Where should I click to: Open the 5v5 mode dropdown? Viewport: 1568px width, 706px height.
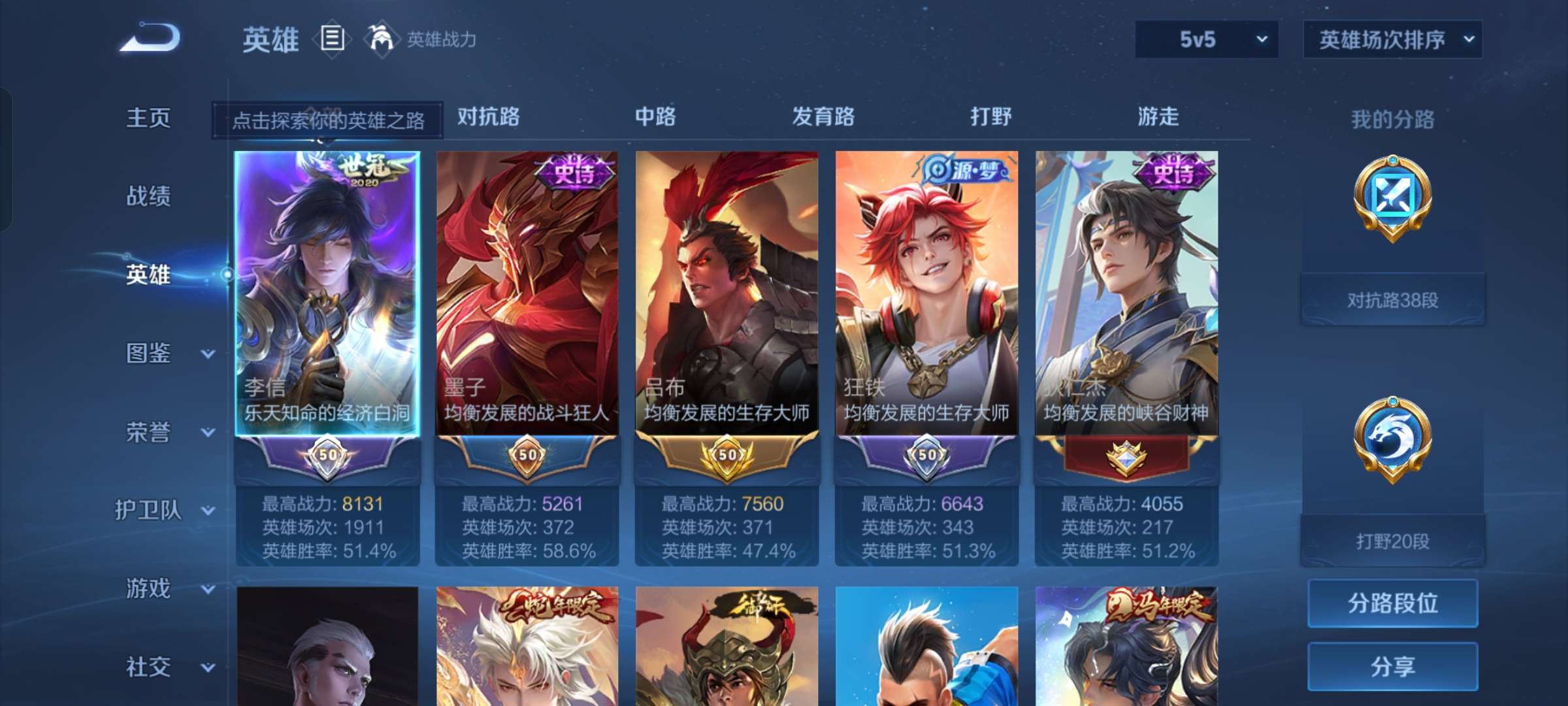1205,39
